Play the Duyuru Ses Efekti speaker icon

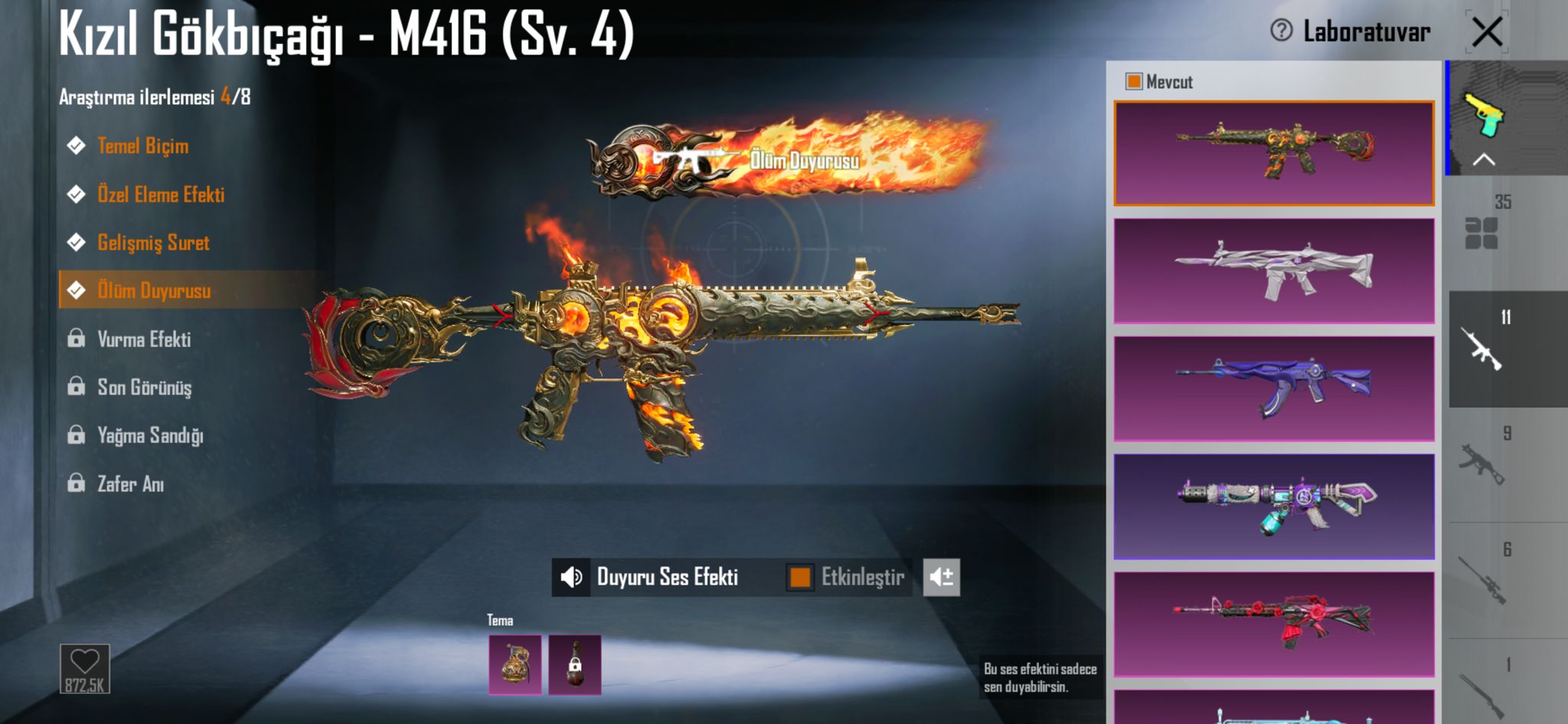(571, 577)
